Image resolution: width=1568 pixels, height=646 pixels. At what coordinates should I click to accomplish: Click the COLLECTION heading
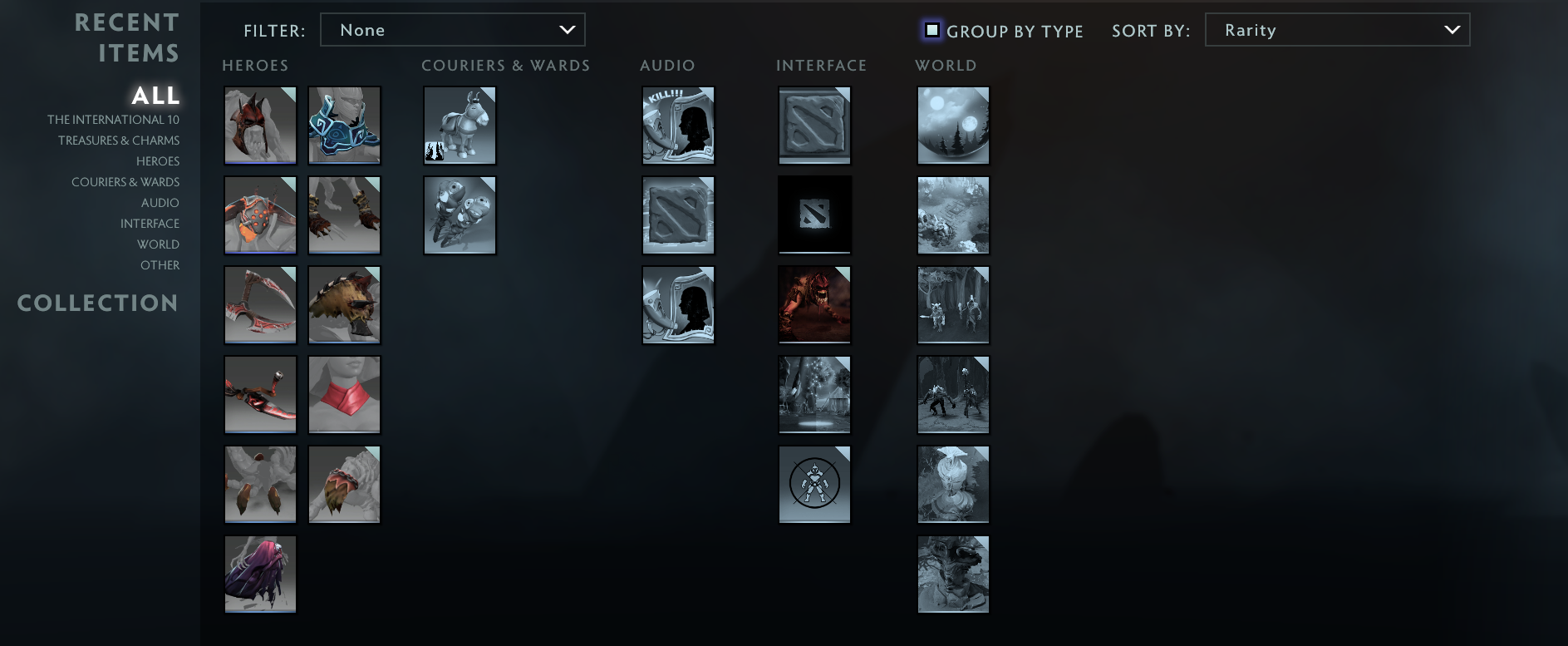click(97, 303)
